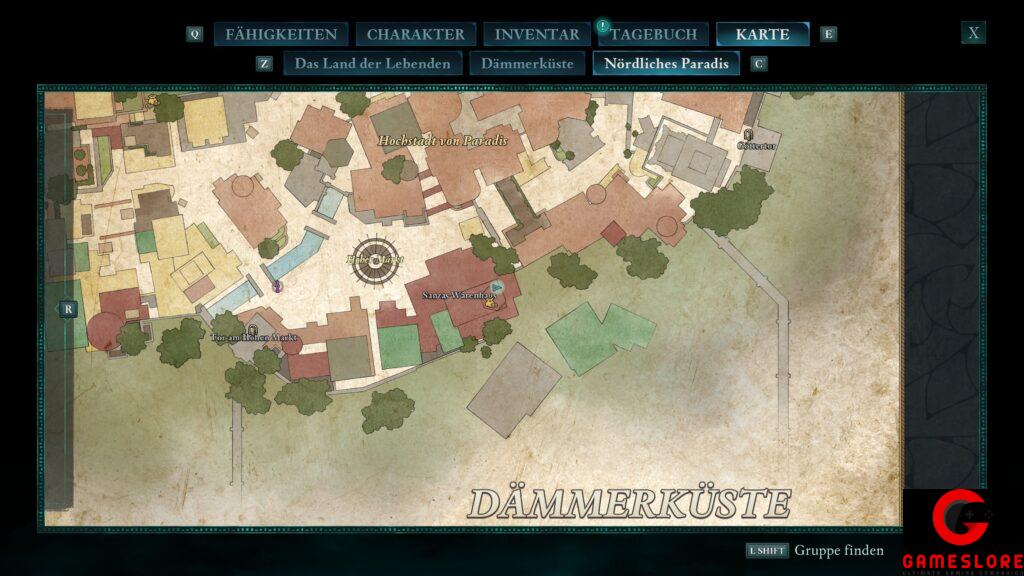View the Das Land der Lebenden map

click(372, 64)
